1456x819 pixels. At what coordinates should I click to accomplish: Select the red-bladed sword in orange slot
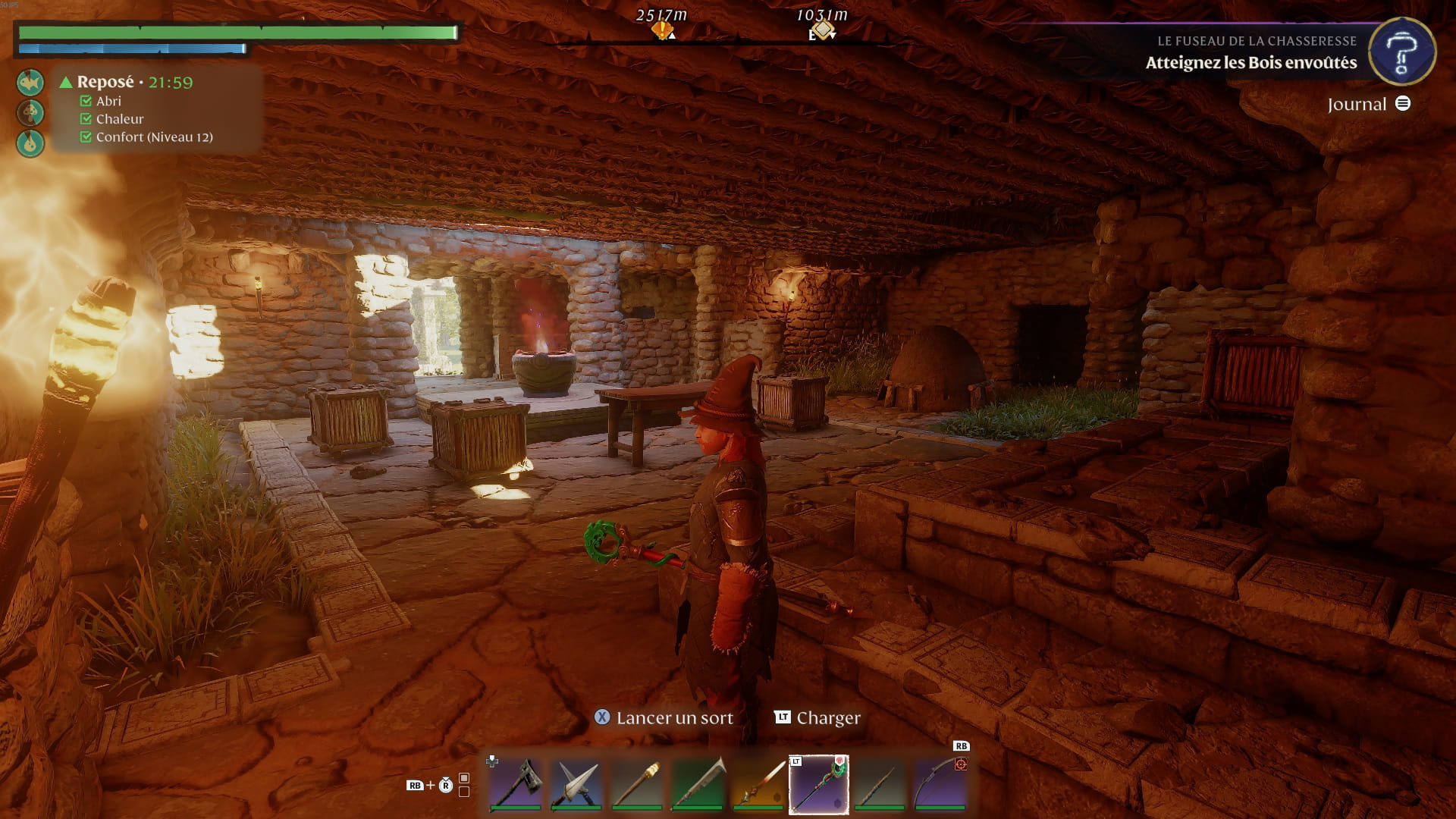[758, 784]
